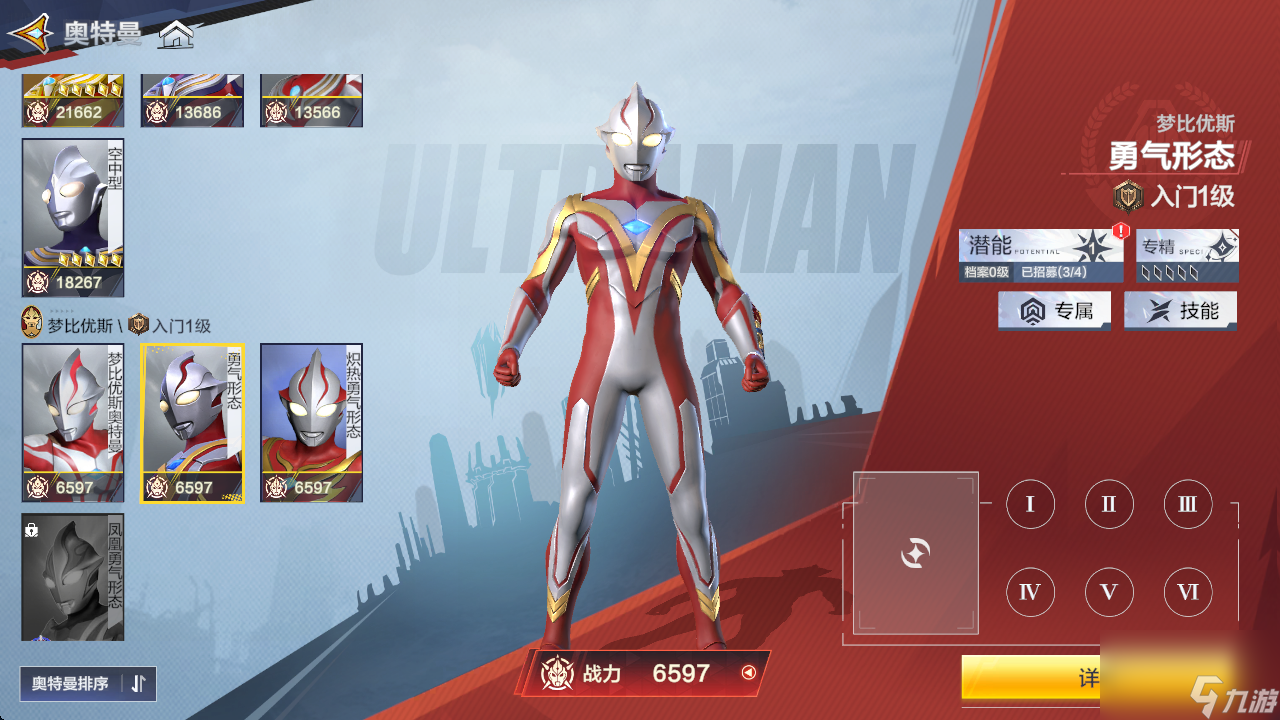Image resolution: width=1280 pixels, height=720 pixels.
Task: Choose the 空中型 Ultraman card
Action: pos(73,217)
